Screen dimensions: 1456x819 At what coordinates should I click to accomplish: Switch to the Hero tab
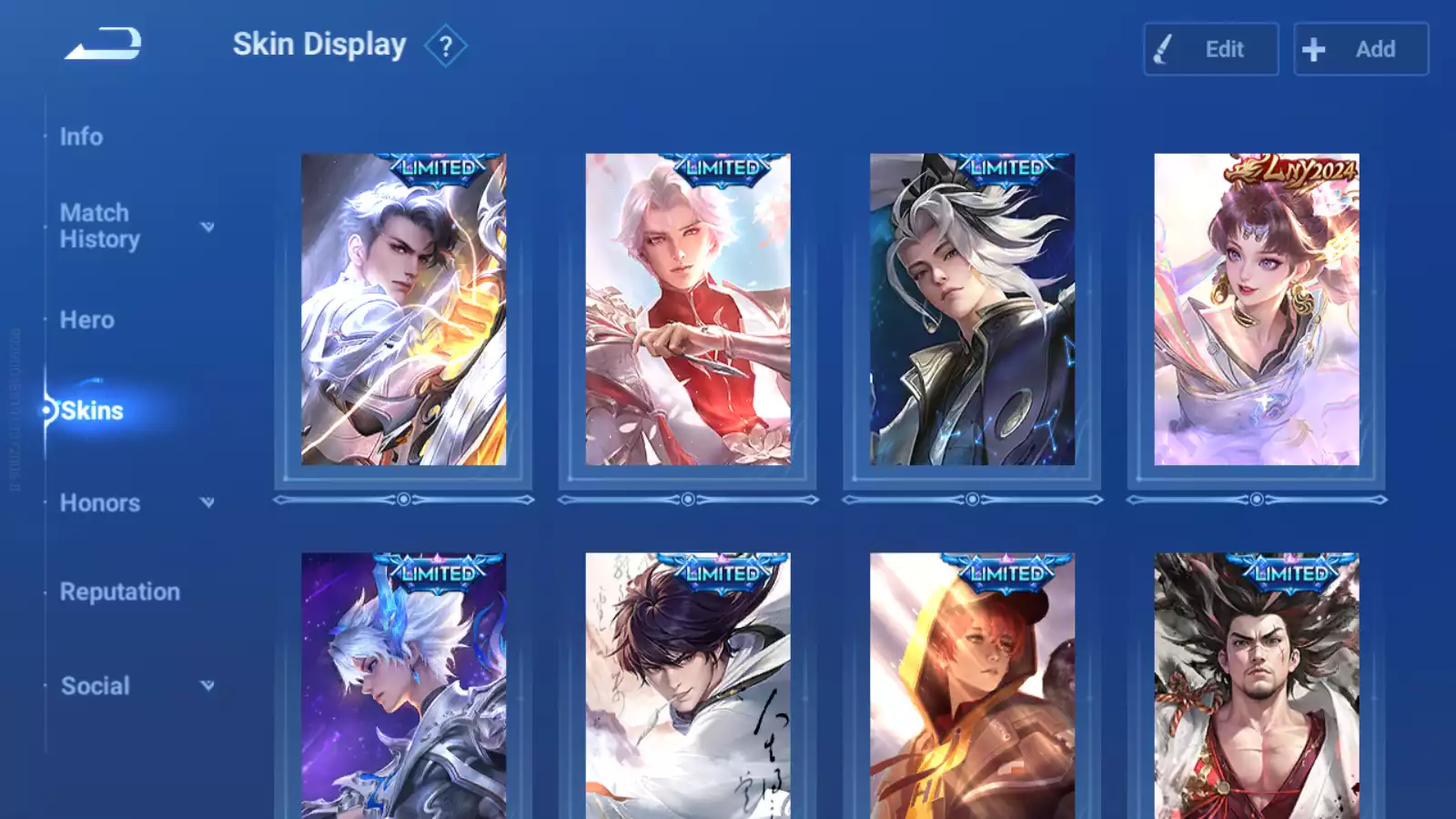pos(87,320)
